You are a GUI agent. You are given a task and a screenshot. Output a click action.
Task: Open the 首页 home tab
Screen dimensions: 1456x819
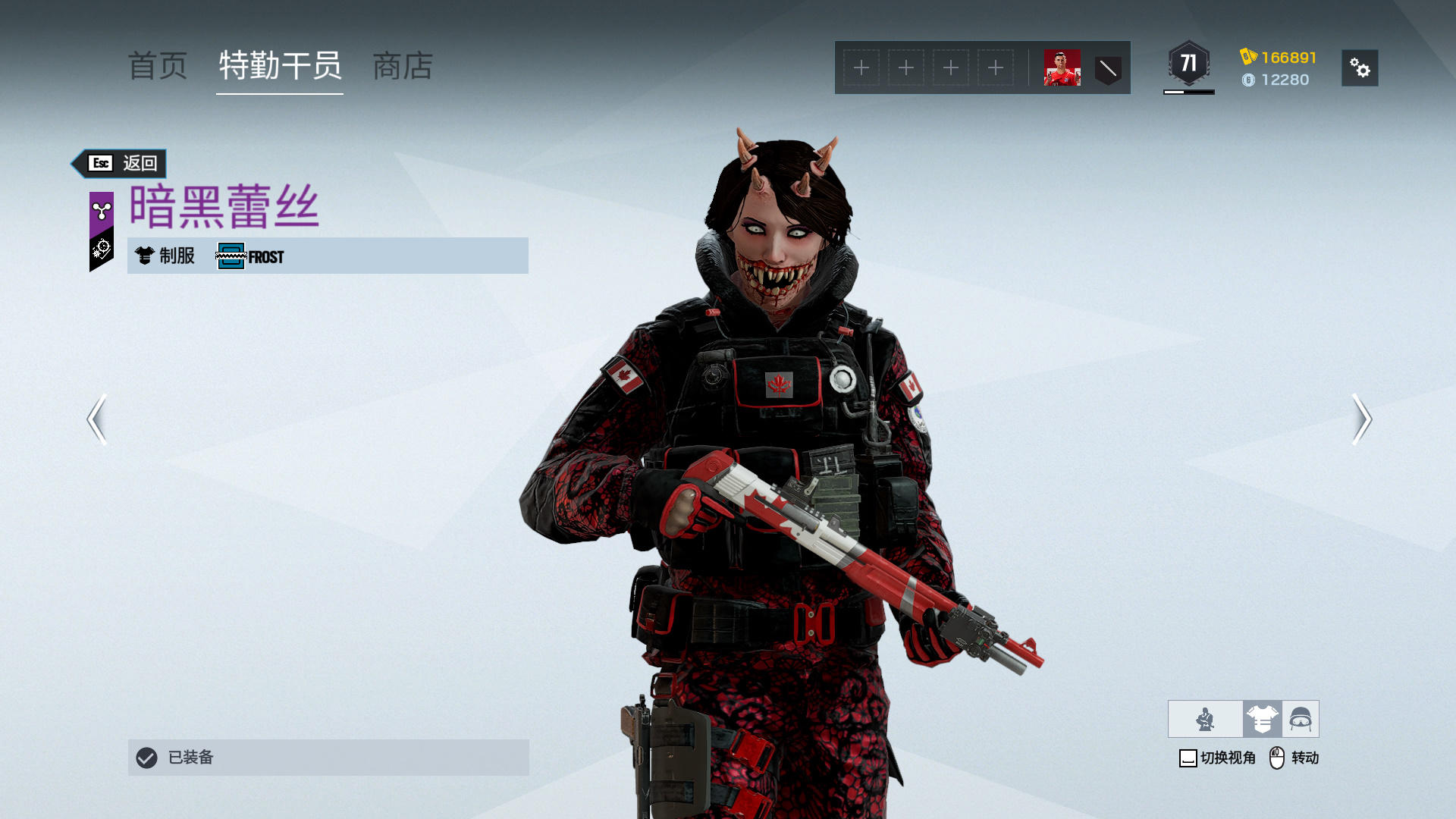158,67
